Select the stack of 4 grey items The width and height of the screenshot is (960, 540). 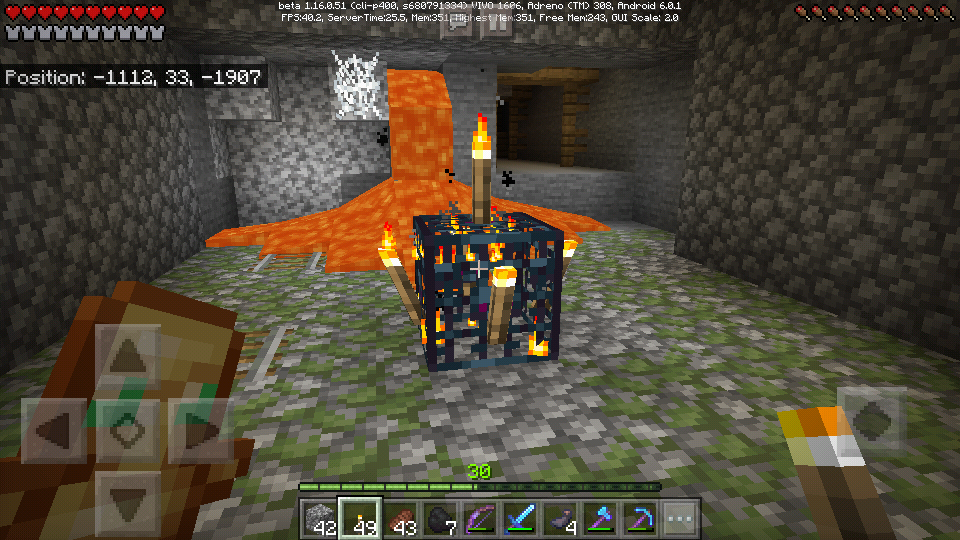(x=559, y=519)
